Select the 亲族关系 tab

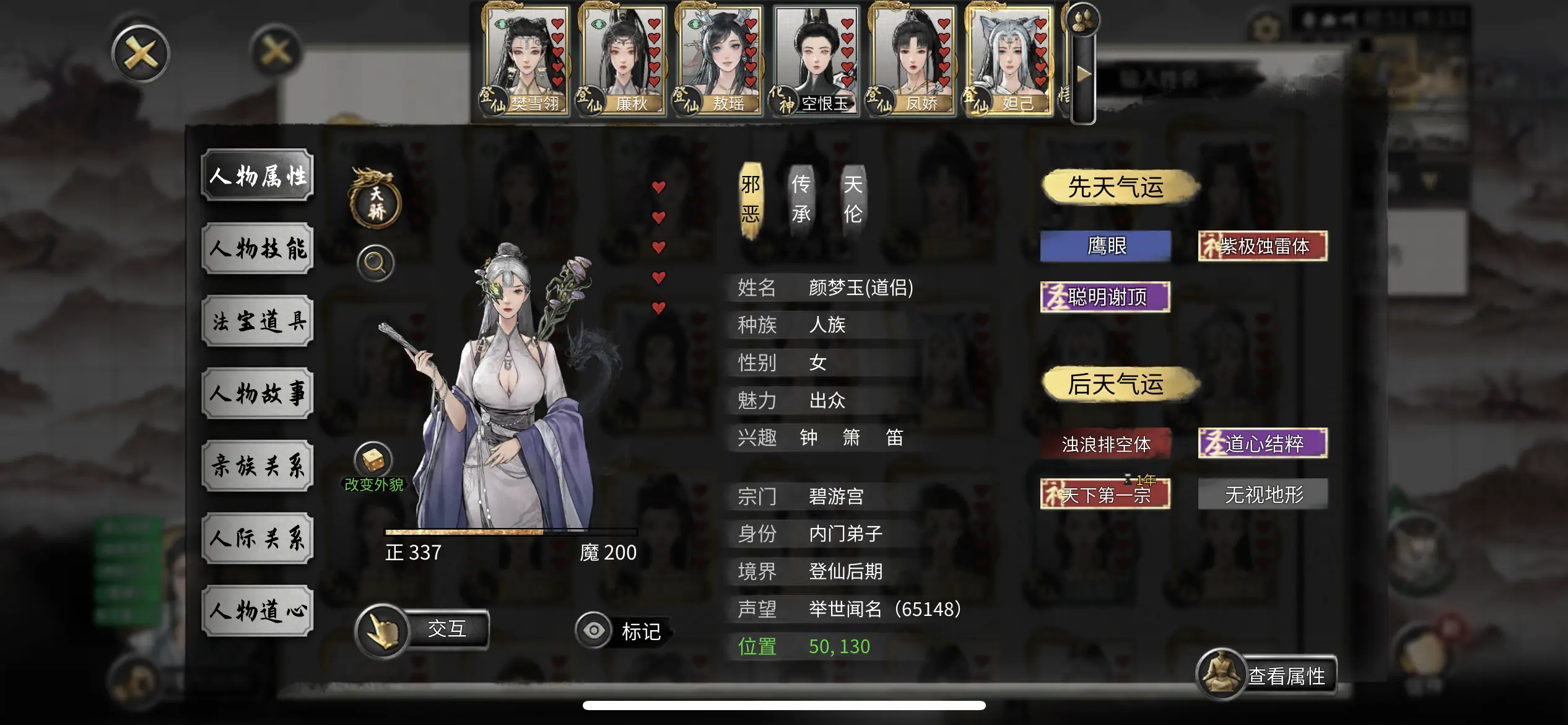pos(258,466)
